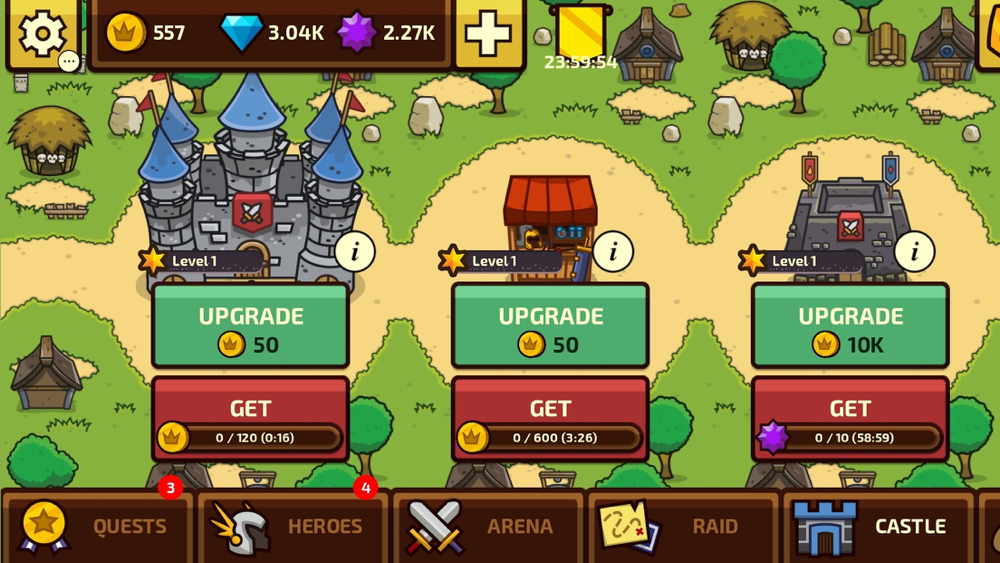Show info for the blue-roofed castle
Image resolution: width=1000 pixels, height=563 pixels.
tap(354, 252)
